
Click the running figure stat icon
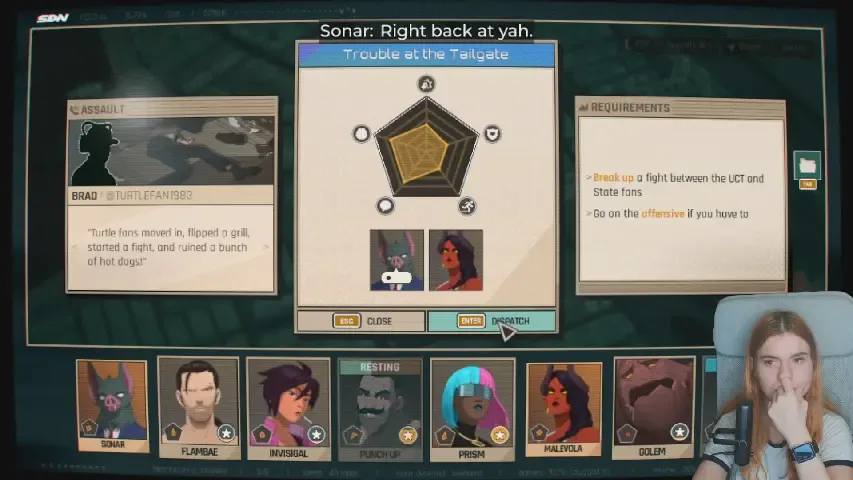click(467, 206)
